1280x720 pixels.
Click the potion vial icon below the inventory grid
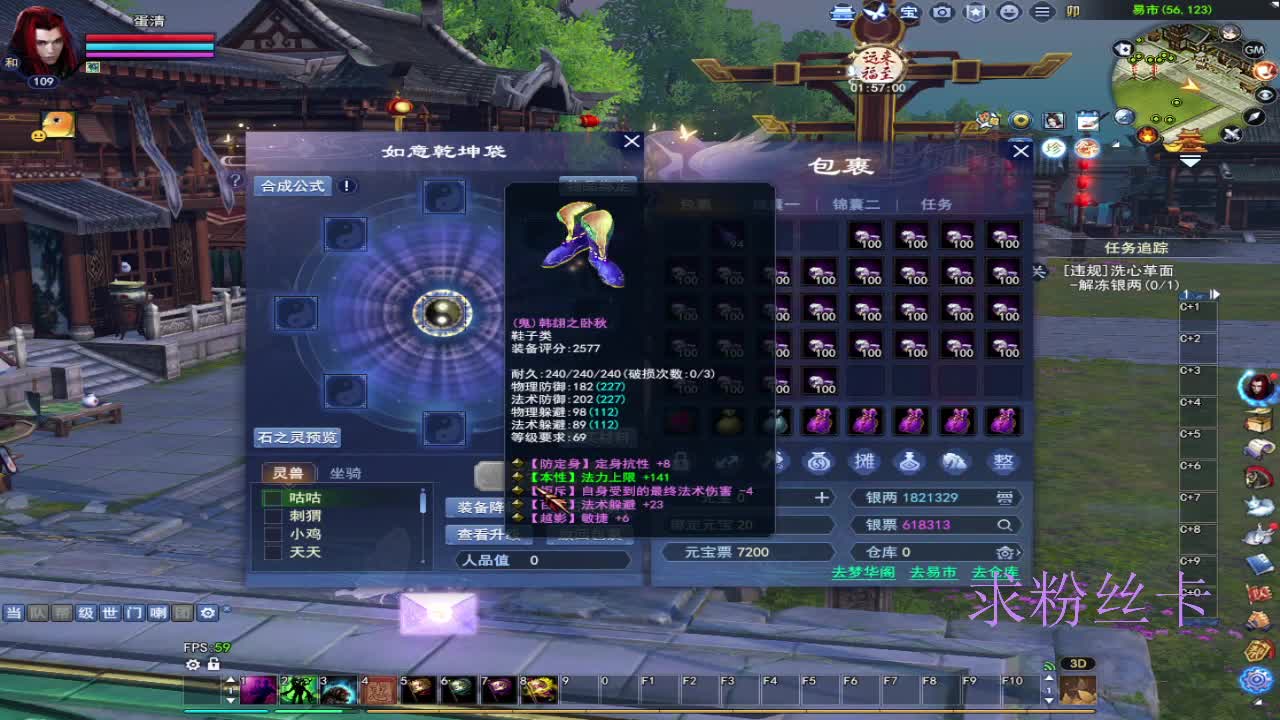tap(909, 461)
